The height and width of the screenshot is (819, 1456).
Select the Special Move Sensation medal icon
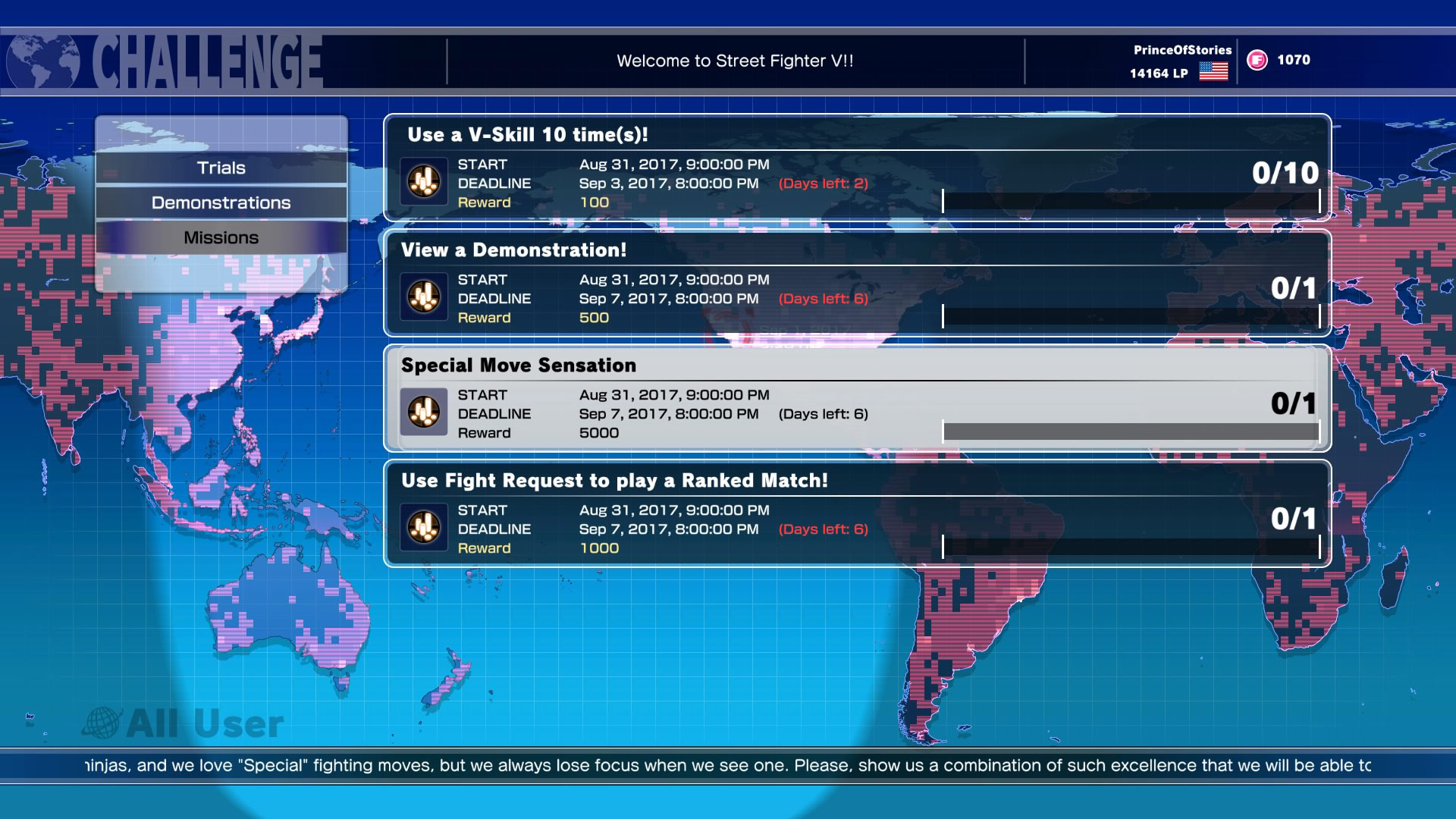coord(425,412)
